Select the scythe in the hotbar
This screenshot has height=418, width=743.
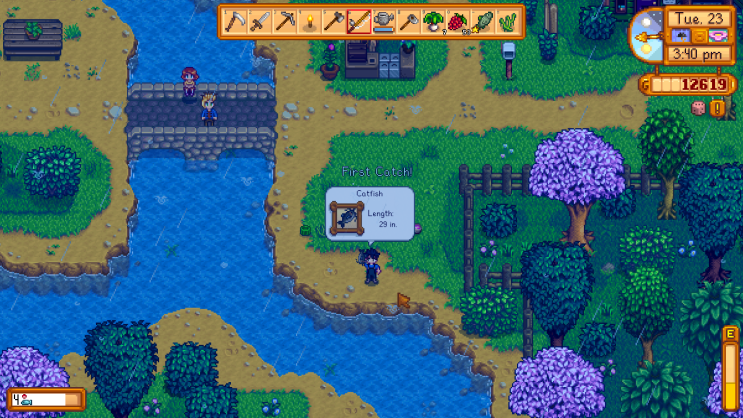pos(236,21)
